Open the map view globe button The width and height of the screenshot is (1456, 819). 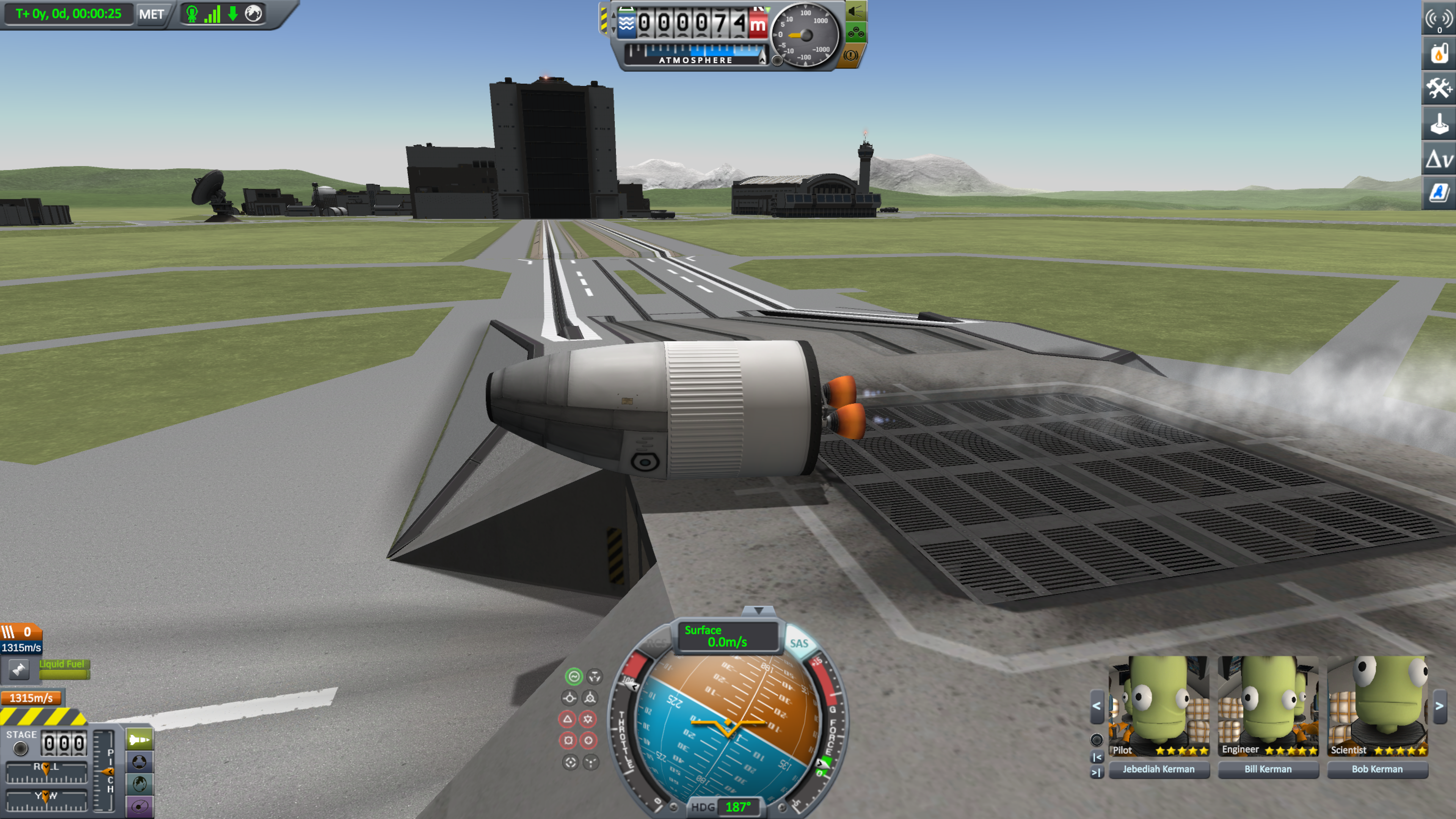pos(139,784)
